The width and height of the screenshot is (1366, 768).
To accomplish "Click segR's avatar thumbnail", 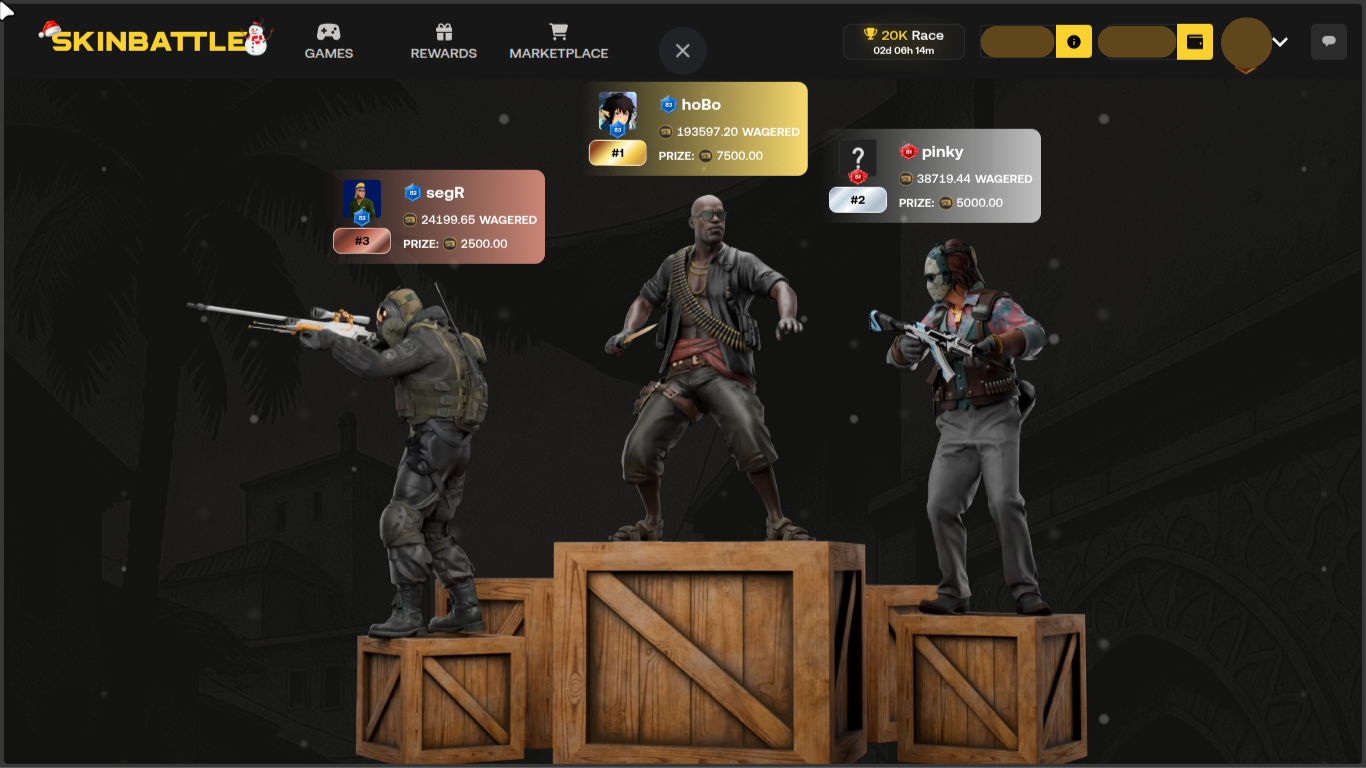I will [361, 199].
